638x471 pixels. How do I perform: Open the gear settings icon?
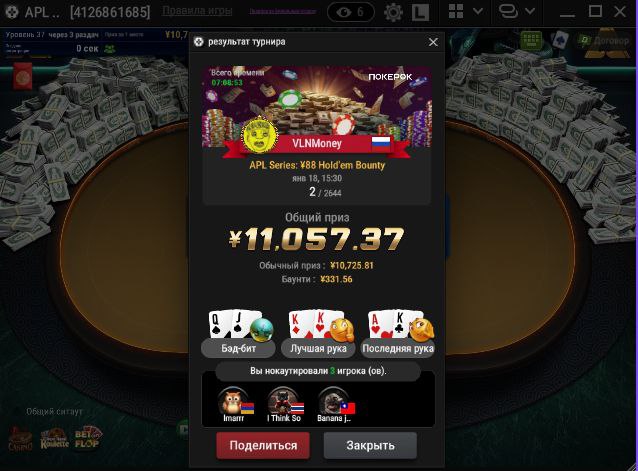click(394, 13)
